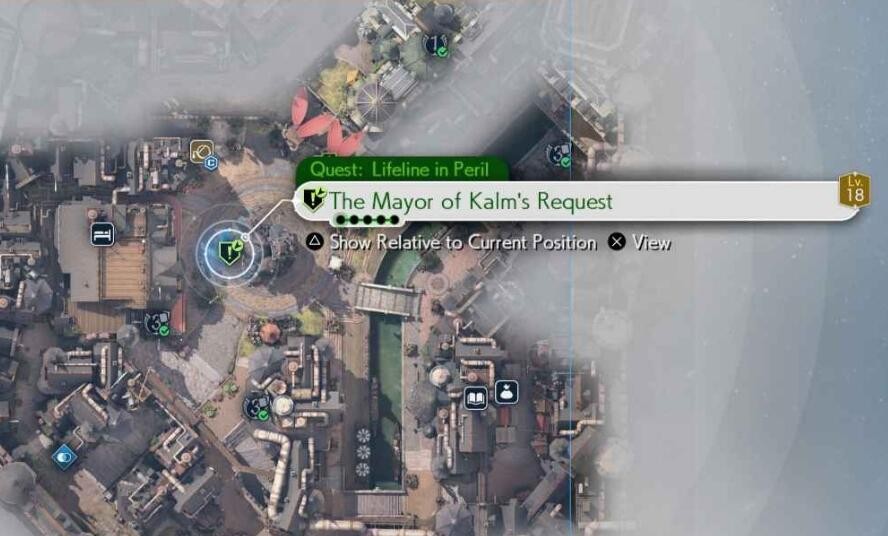Click the green quest marker on the plaza
The height and width of the screenshot is (536, 888).
[231, 250]
